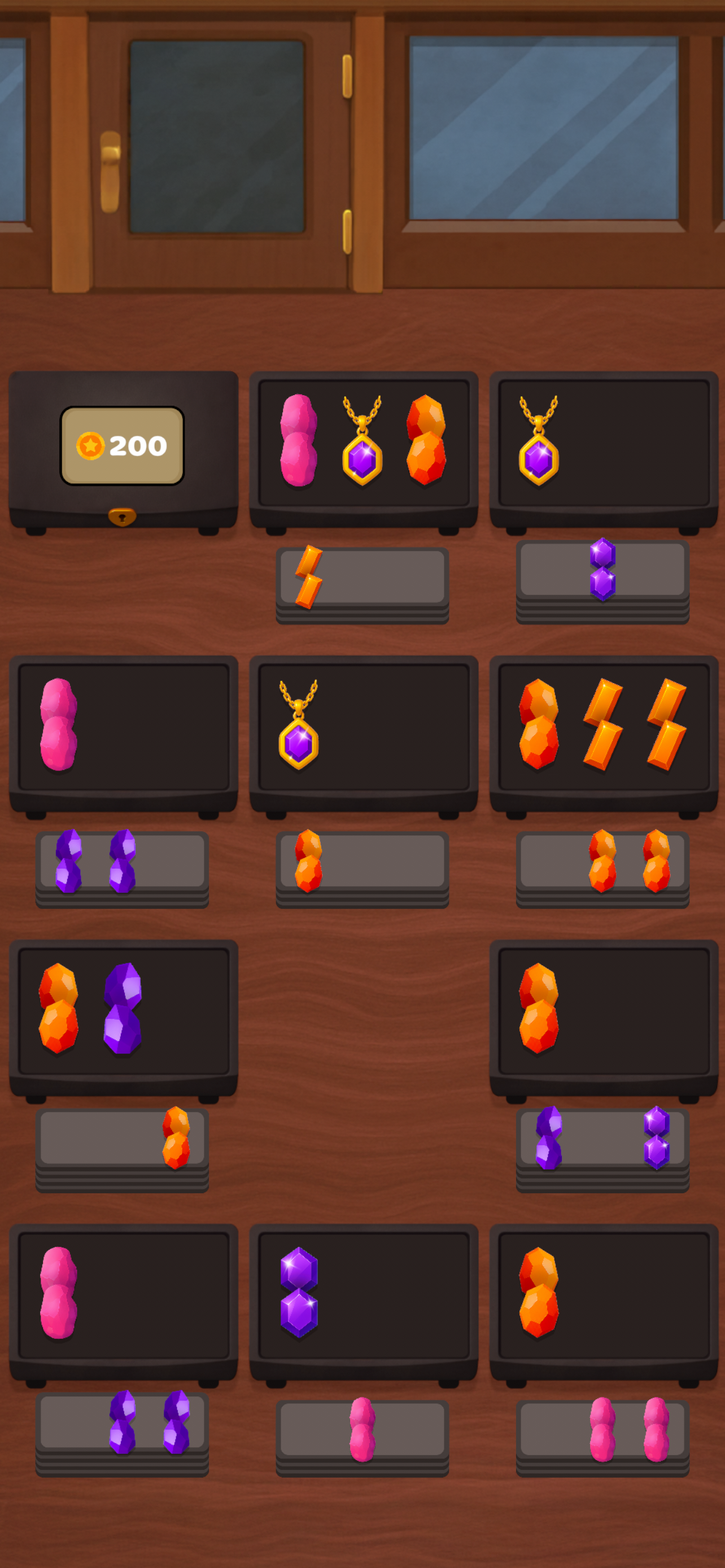Screen dimensions: 725x1568
Task: Select the orange gem beside the gold bars
Action: 538,724
